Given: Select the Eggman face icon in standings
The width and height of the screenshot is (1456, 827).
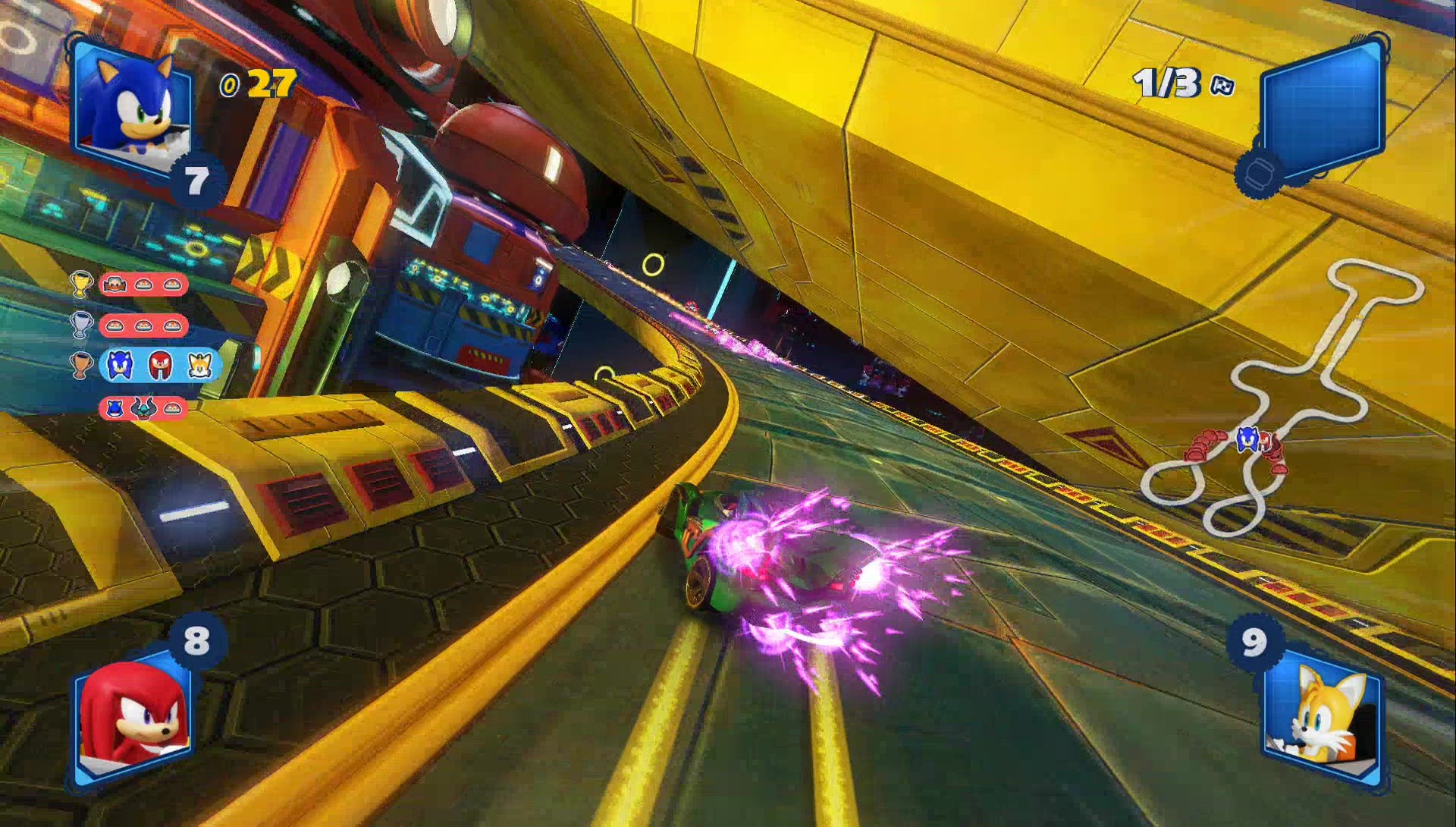Looking at the screenshot, I should (115, 285).
